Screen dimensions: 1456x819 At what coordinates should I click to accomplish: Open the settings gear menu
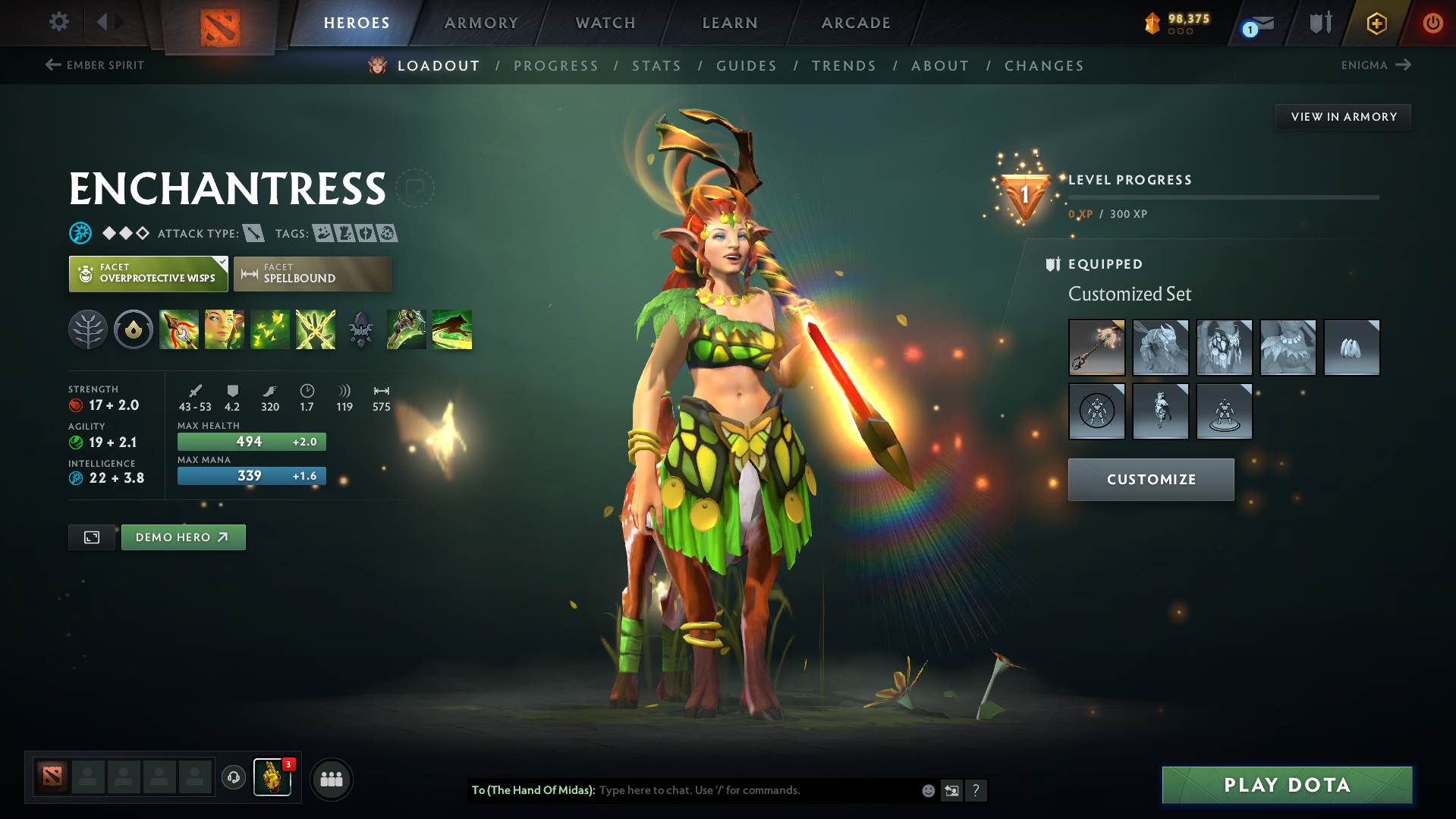pos(58,22)
